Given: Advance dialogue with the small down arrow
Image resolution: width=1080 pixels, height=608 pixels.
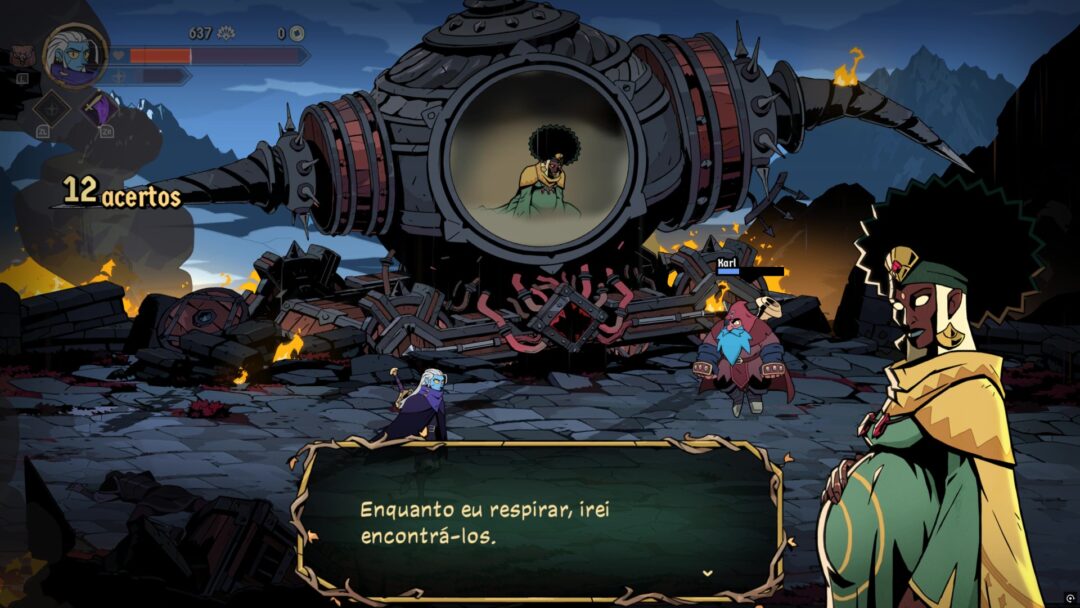Looking at the screenshot, I should pos(708,573).
